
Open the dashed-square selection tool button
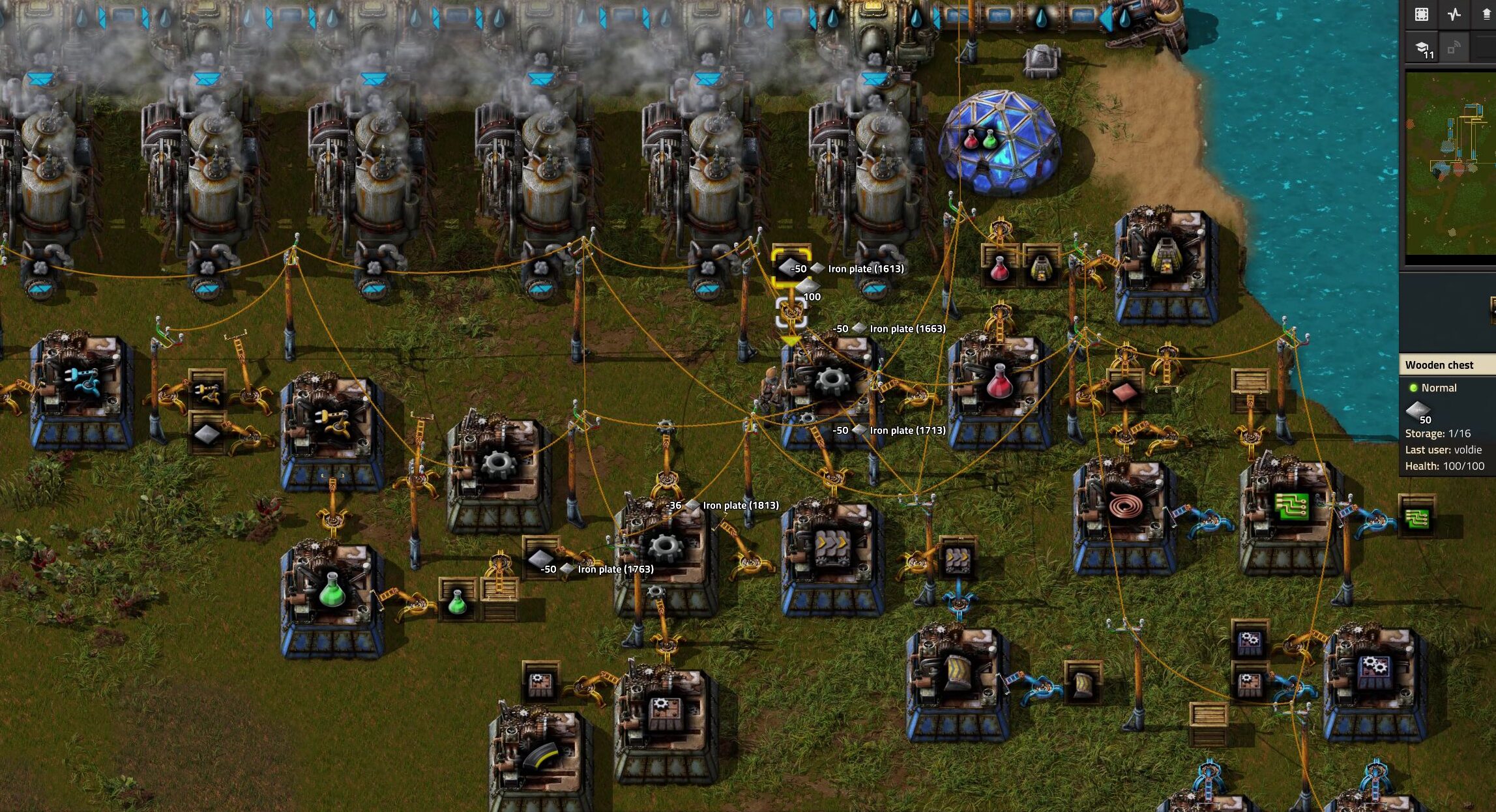coord(1422,14)
